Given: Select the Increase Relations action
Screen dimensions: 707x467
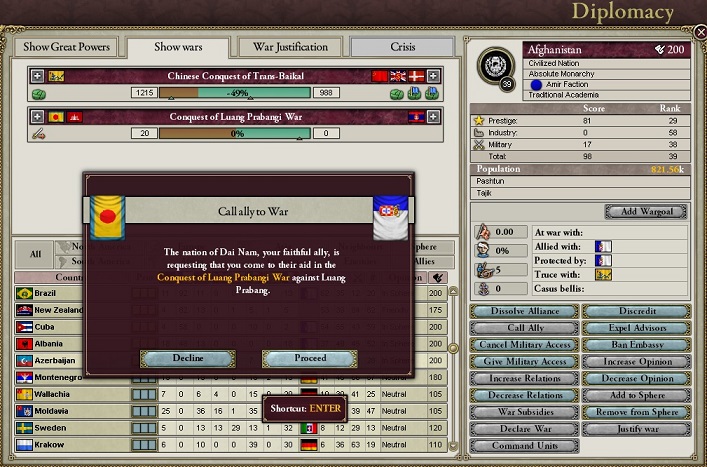Looking at the screenshot, I should [x=523, y=379].
